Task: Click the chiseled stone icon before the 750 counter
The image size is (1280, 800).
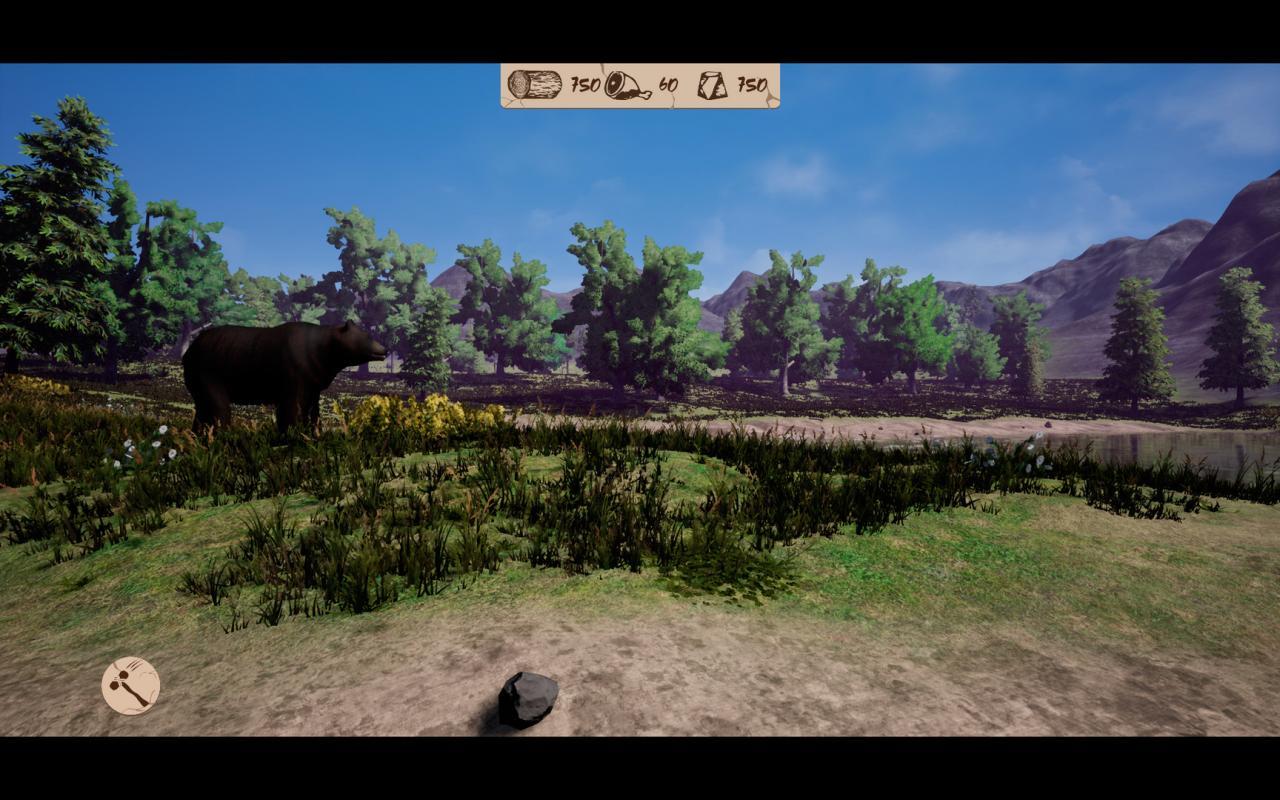Action: tap(710, 85)
